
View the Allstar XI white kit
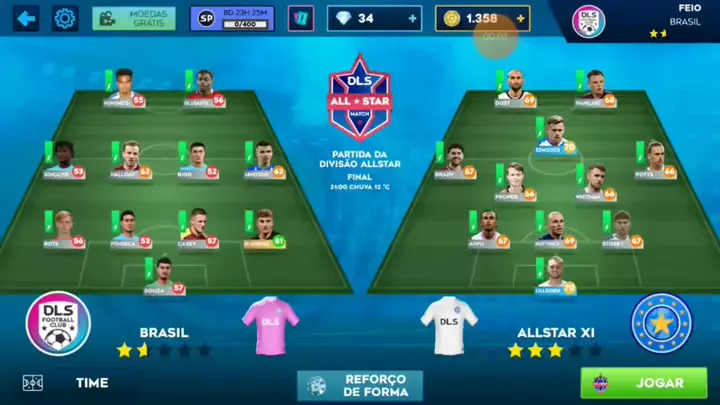click(x=448, y=326)
